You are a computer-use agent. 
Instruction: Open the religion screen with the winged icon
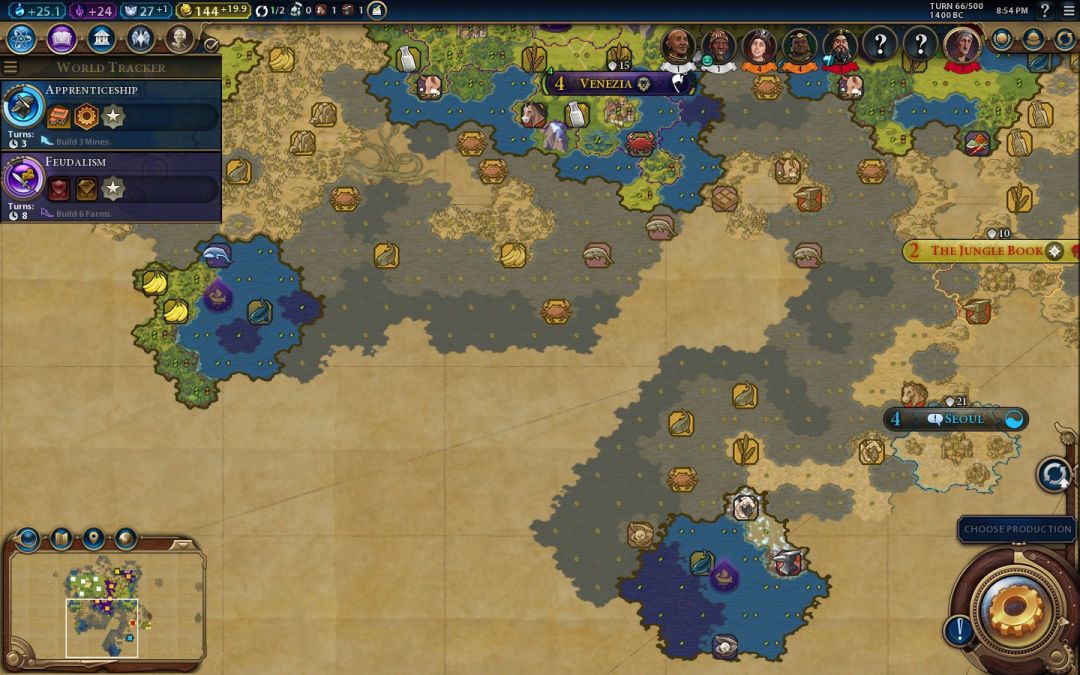coord(140,39)
